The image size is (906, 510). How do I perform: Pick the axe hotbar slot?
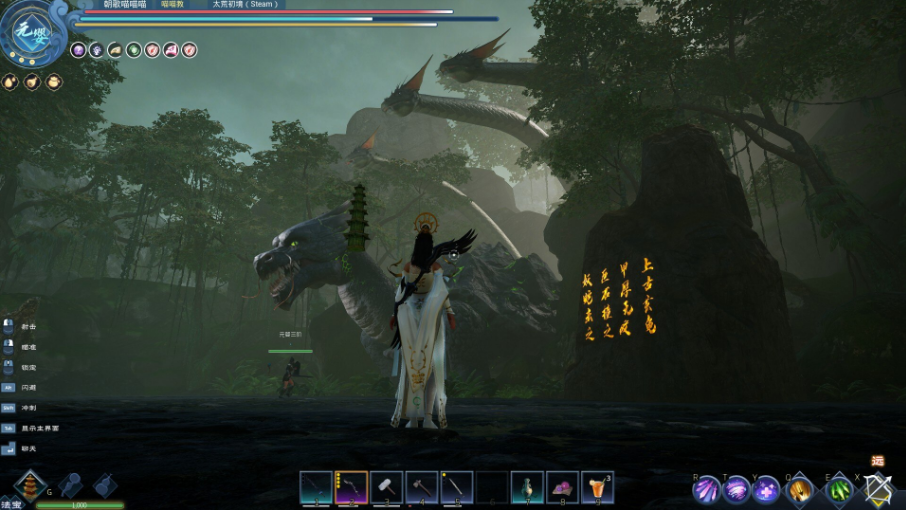[421, 487]
